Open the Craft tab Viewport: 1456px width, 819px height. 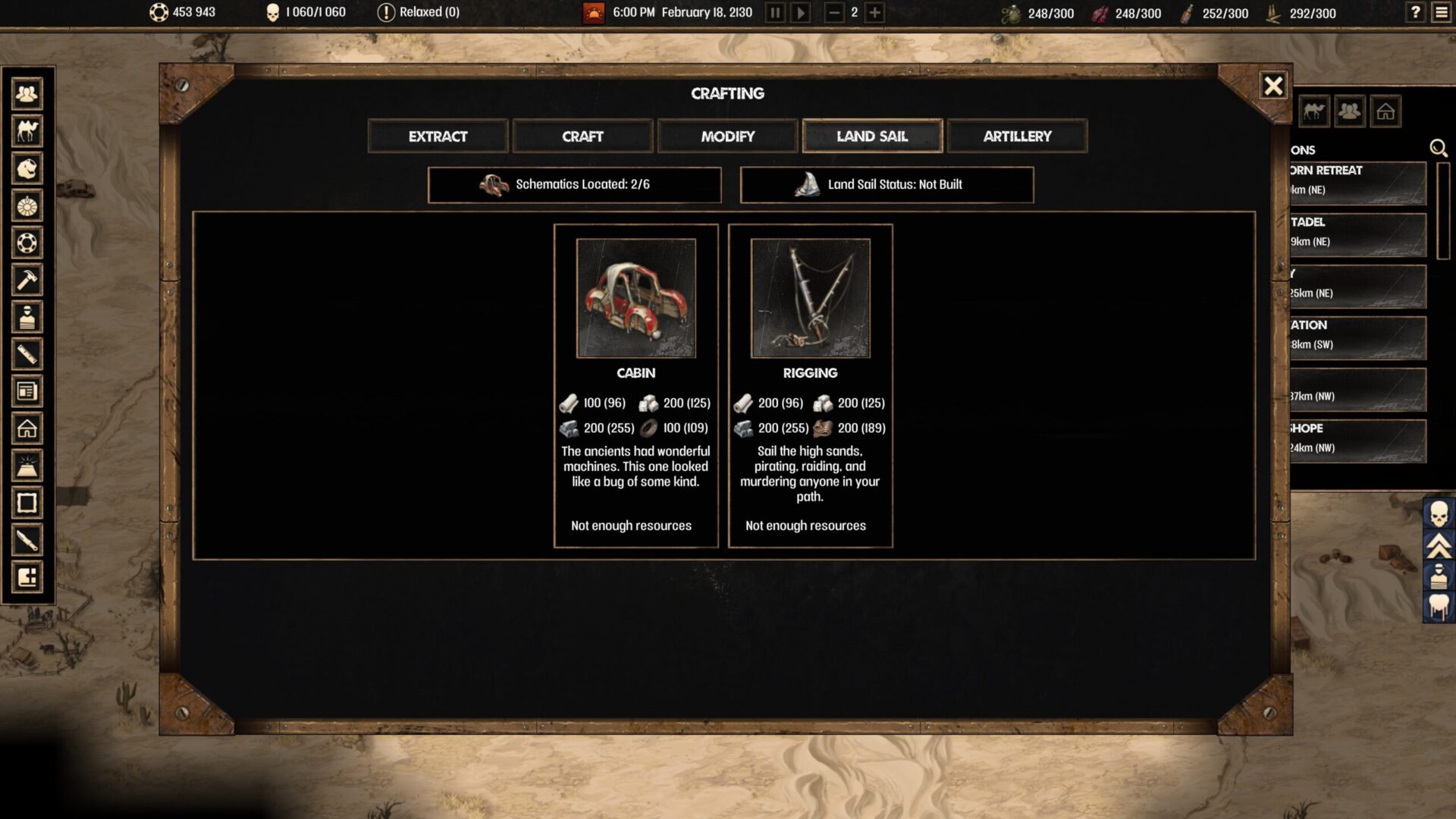tap(582, 136)
